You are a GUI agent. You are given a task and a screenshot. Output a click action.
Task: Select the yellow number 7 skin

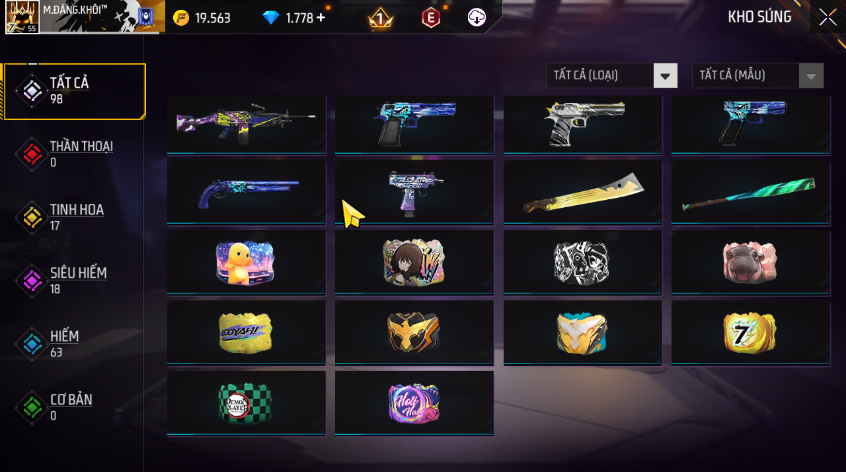click(750, 332)
